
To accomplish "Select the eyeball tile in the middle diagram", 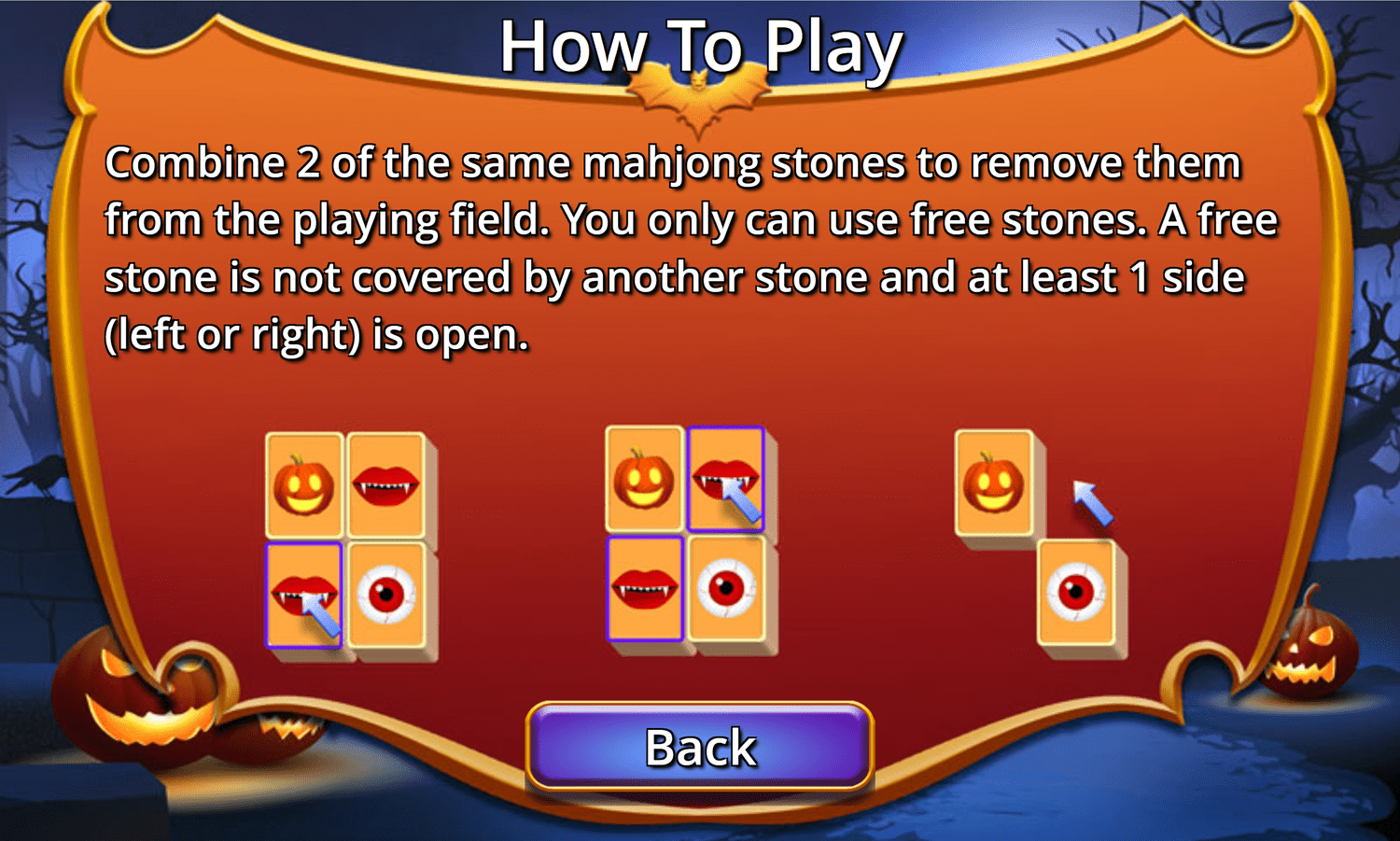I will tap(727, 591).
